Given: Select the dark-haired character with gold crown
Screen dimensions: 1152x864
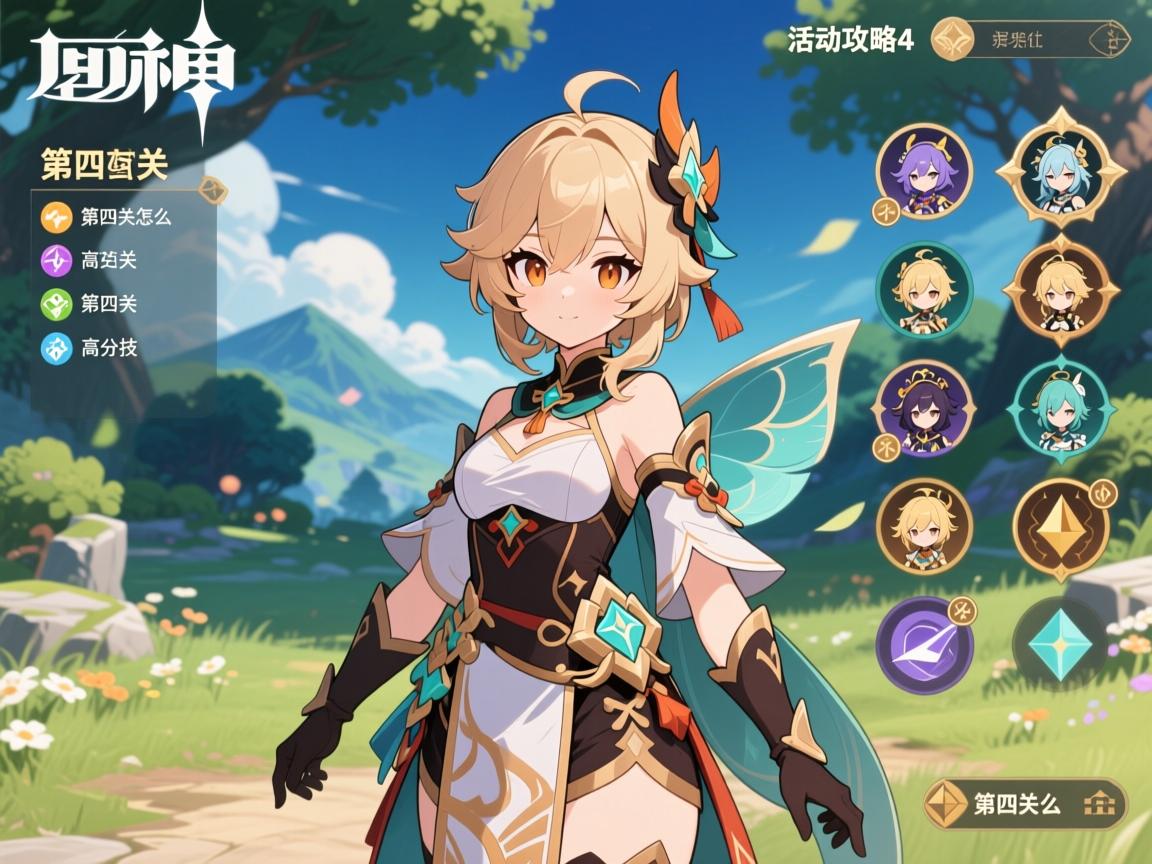Looking at the screenshot, I should point(924,409).
